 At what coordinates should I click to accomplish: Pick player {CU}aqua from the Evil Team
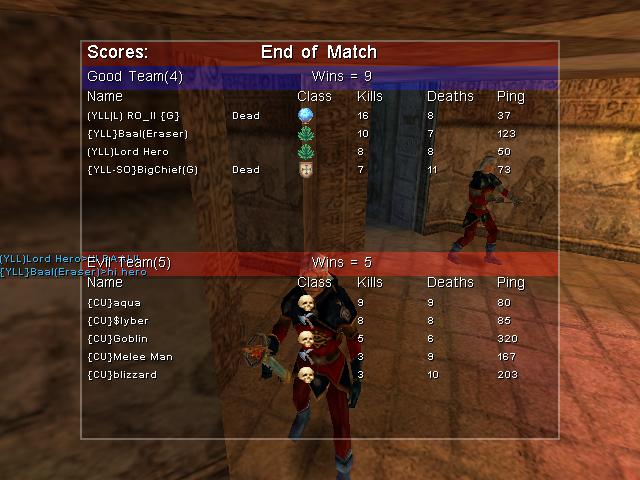pos(114,302)
